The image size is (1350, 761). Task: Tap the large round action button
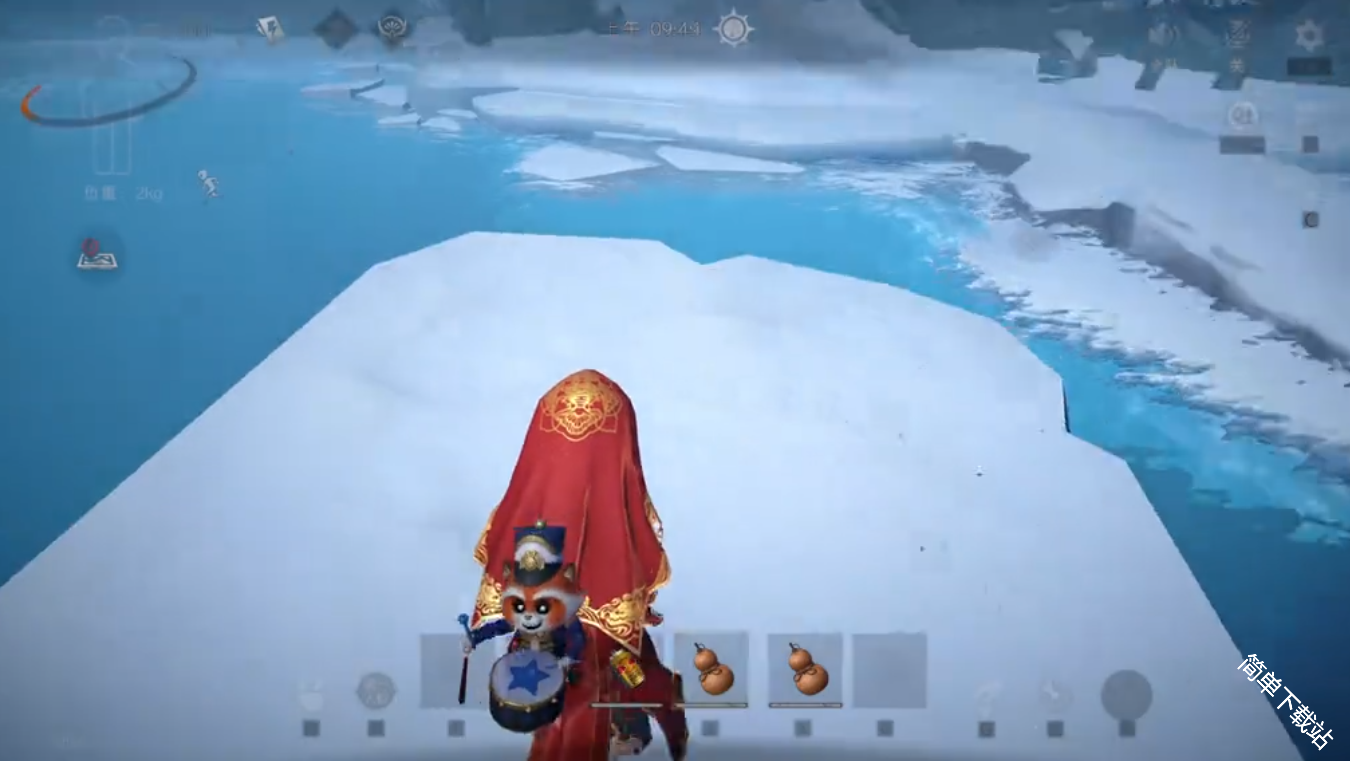[1126, 694]
